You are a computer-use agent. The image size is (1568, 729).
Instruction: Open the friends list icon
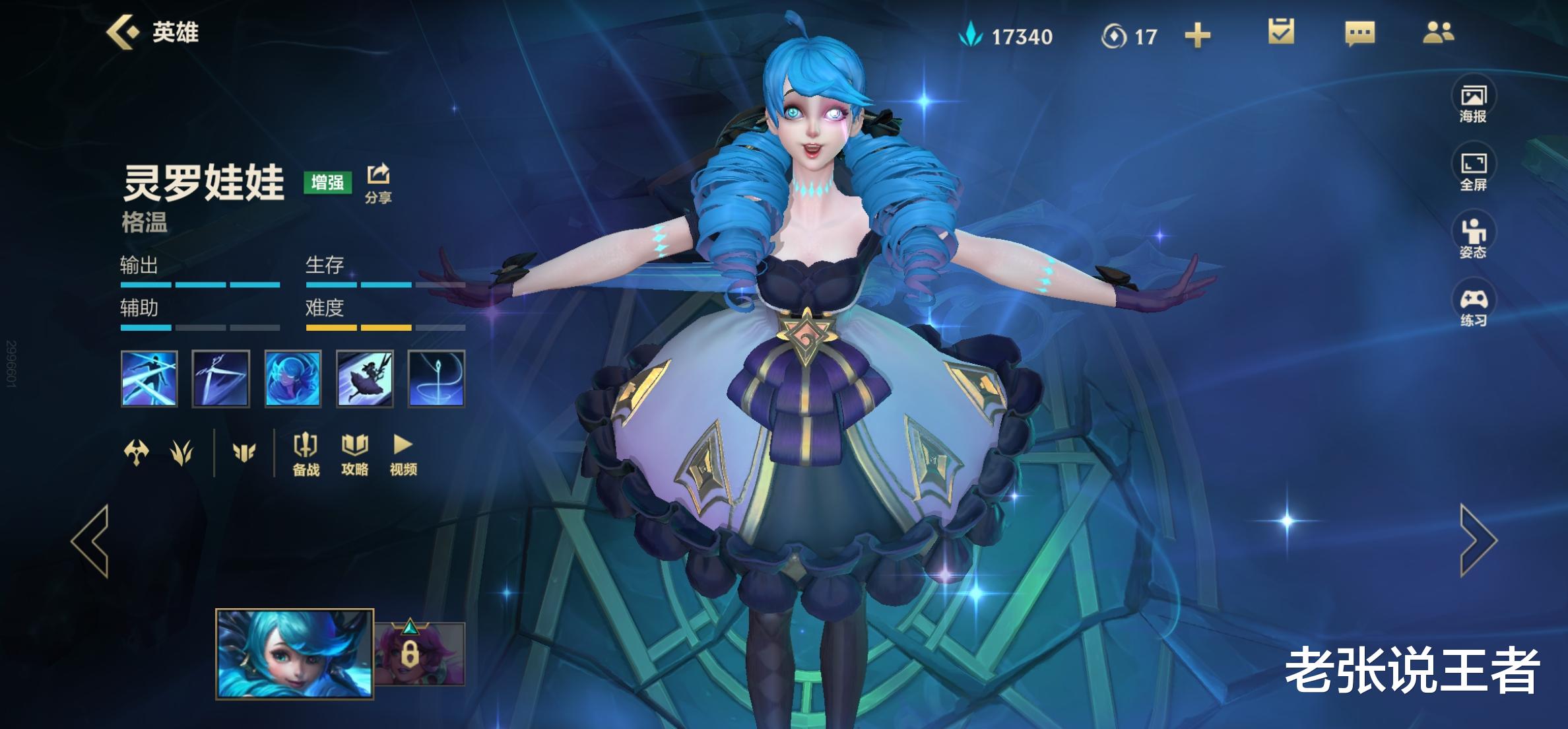coord(1438,33)
